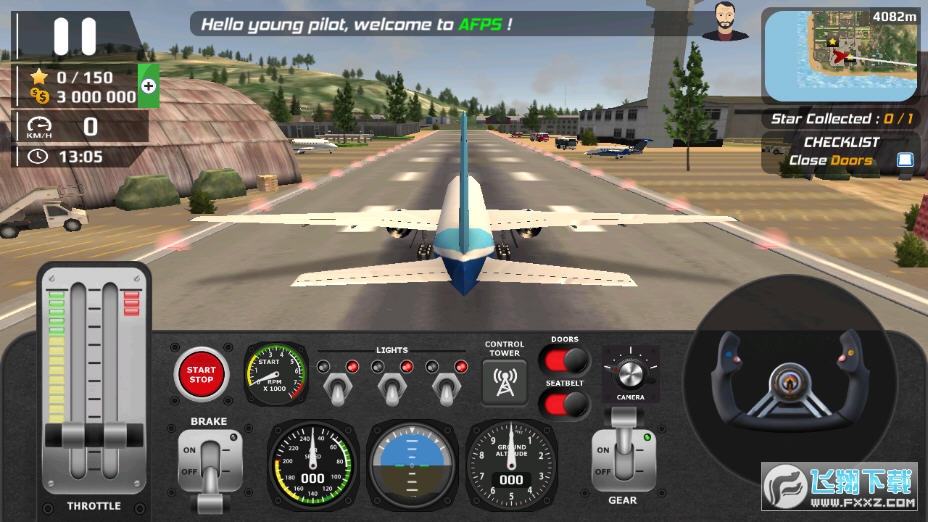The height and width of the screenshot is (522, 928).
Task: Open the minimap in the corner
Action: (840, 55)
